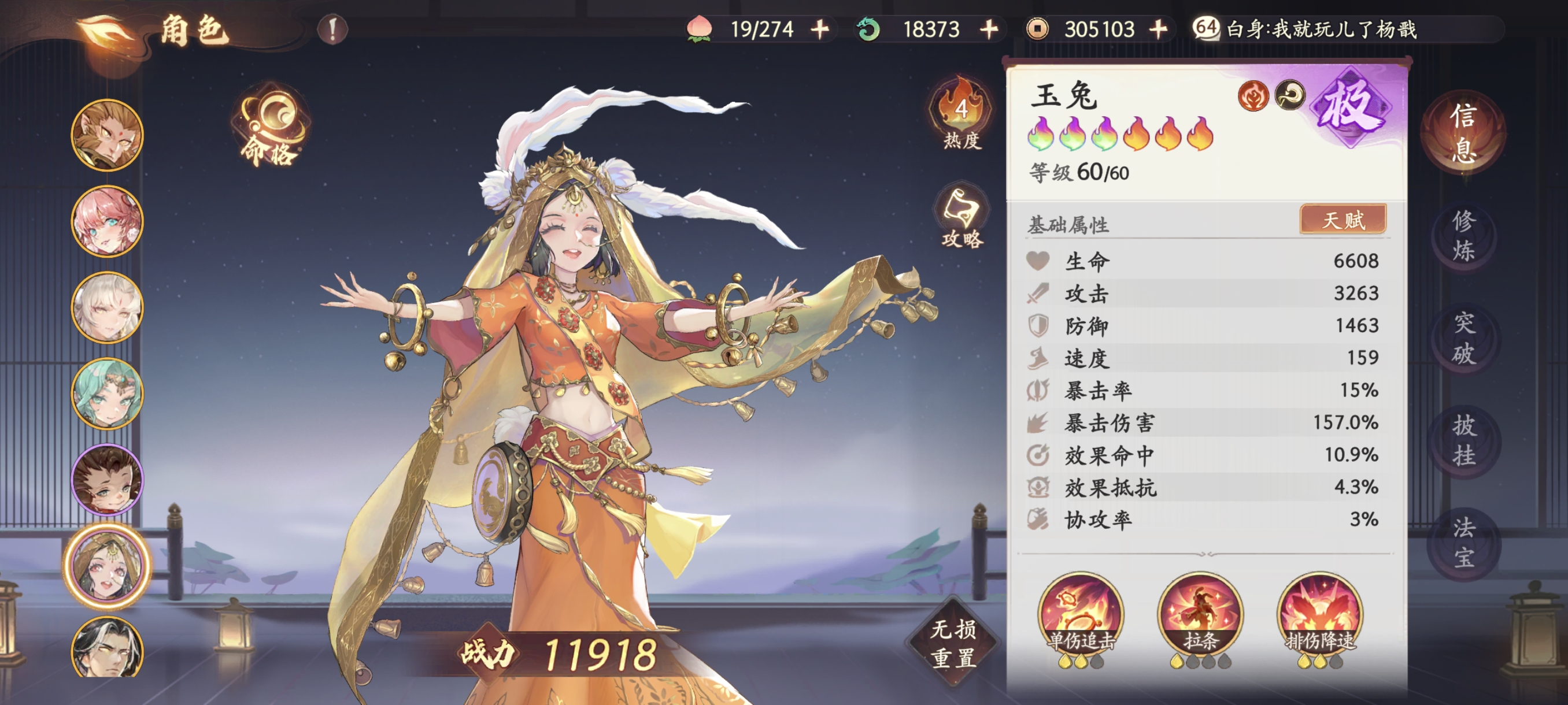Open the 天赋 talent button
Viewport: 1568px width, 705px height.
(x=1343, y=220)
